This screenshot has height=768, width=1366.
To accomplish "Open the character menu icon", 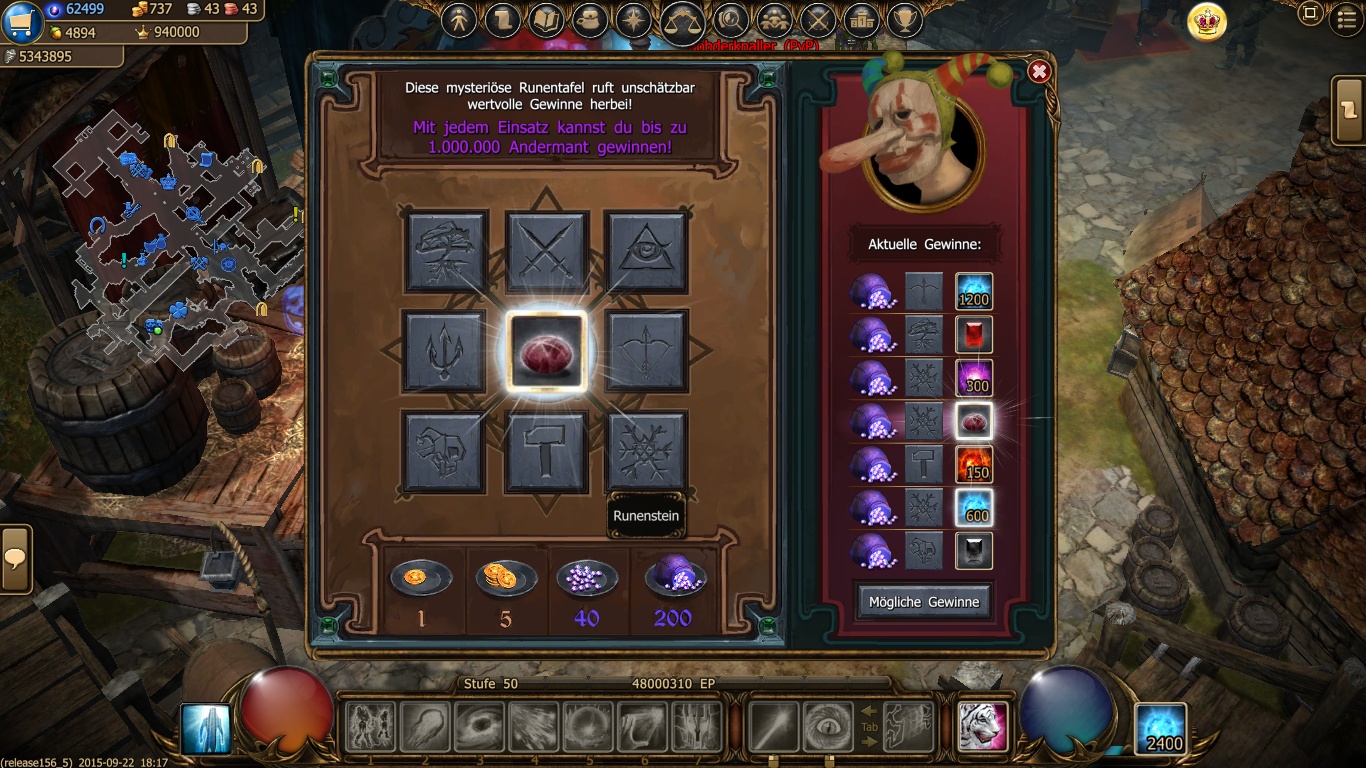I will pos(459,20).
